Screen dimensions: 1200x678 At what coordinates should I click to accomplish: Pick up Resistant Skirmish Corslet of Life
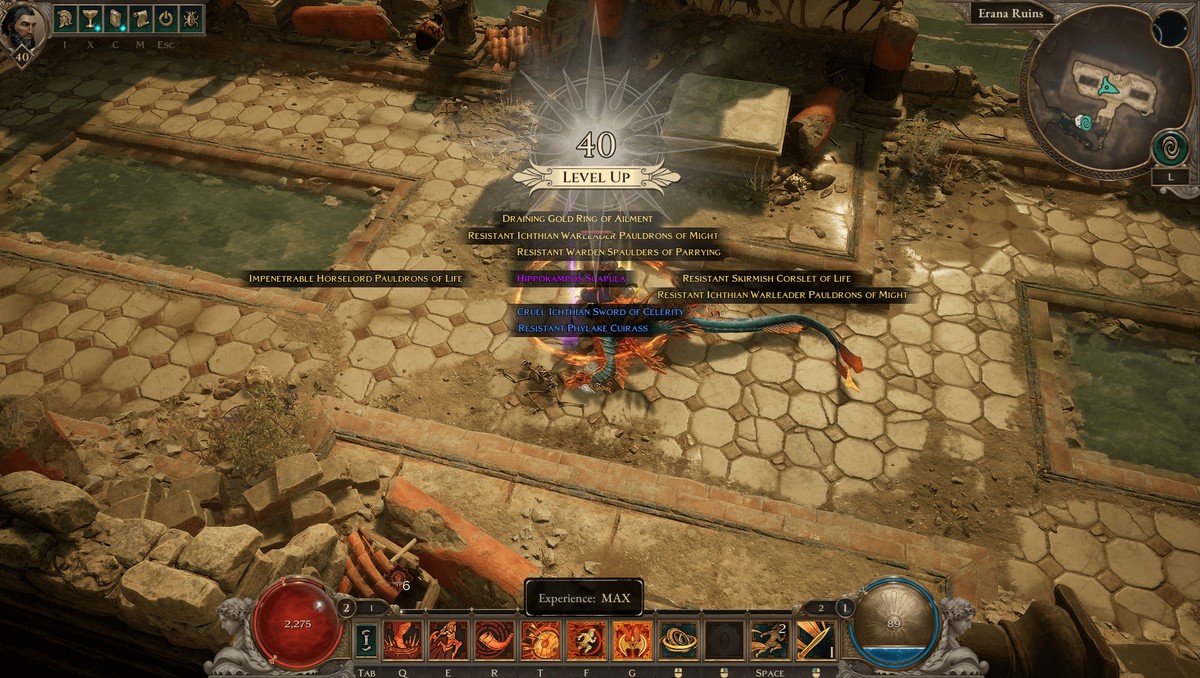(766, 278)
